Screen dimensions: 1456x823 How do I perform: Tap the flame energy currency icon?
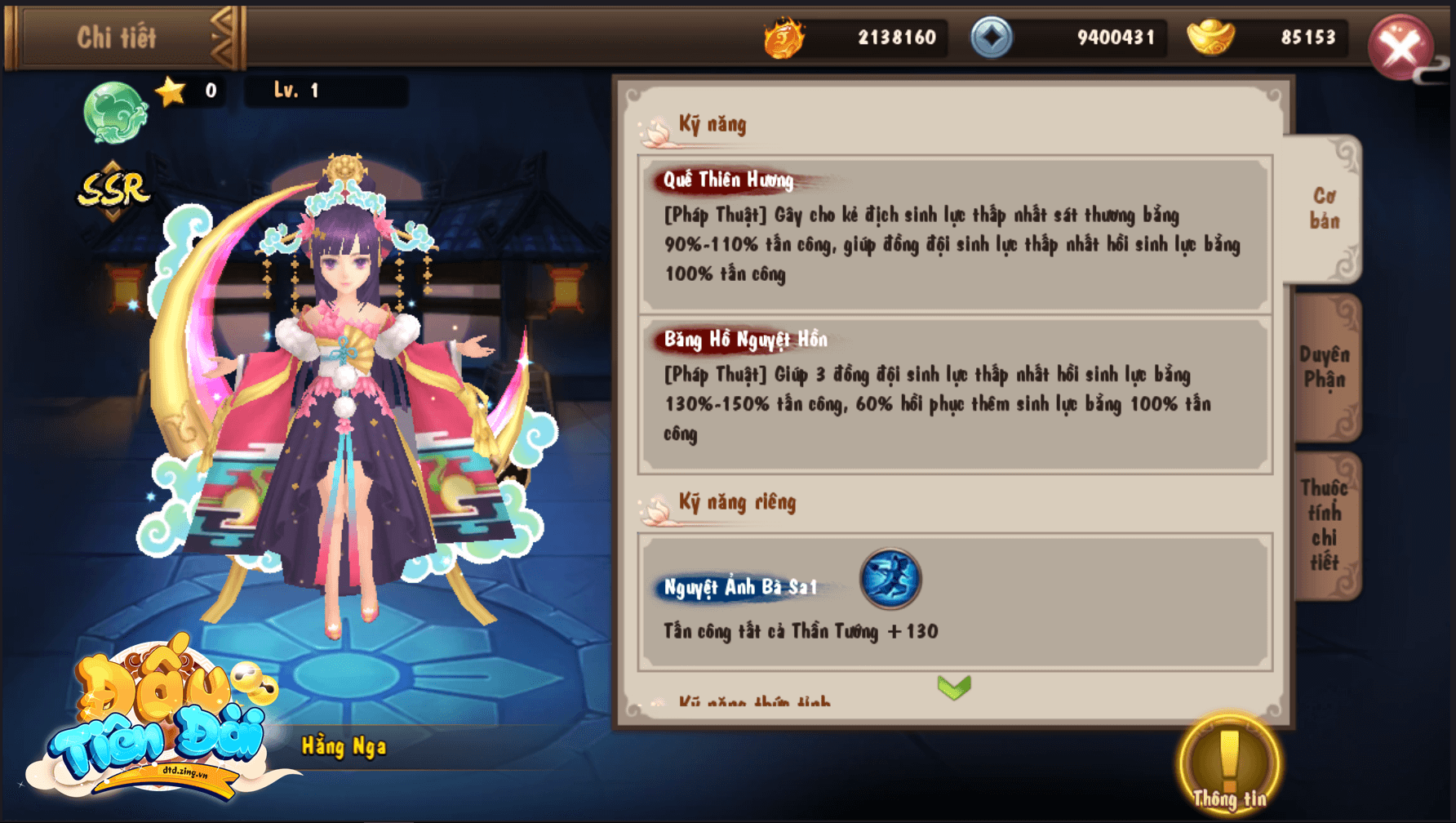click(784, 38)
